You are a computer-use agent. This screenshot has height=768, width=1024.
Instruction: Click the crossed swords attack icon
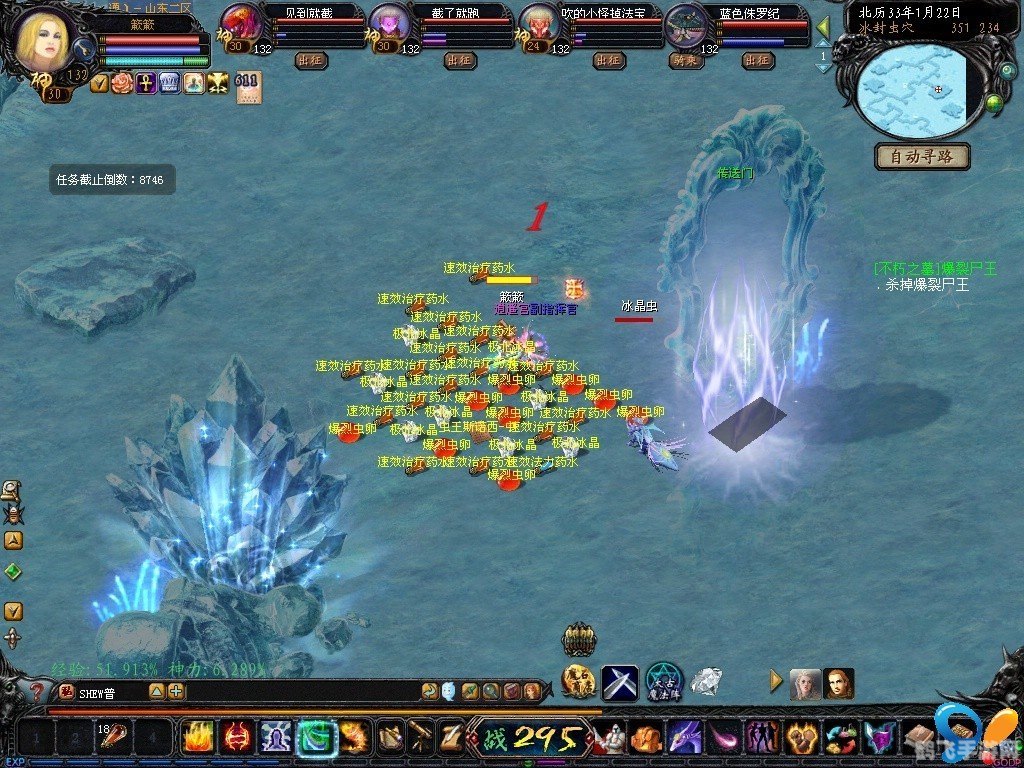click(x=619, y=683)
